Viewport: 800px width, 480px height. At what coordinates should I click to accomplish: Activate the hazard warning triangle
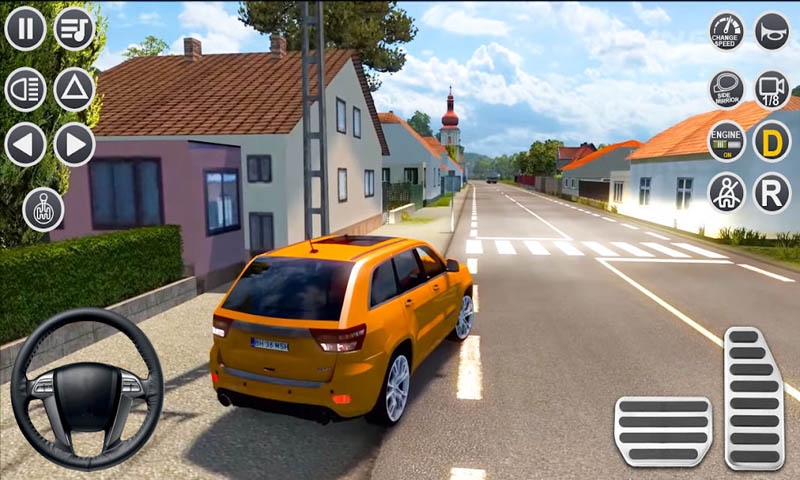click(x=74, y=89)
